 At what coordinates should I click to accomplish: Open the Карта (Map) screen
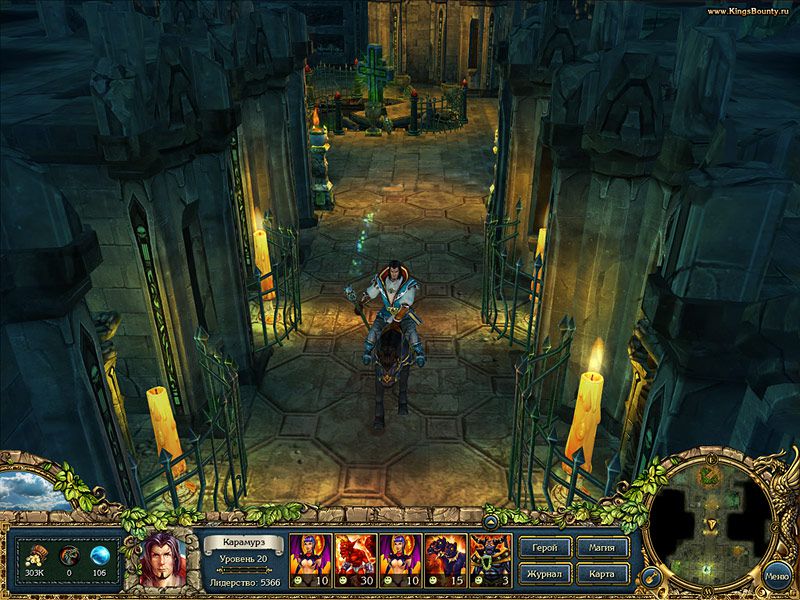point(603,574)
